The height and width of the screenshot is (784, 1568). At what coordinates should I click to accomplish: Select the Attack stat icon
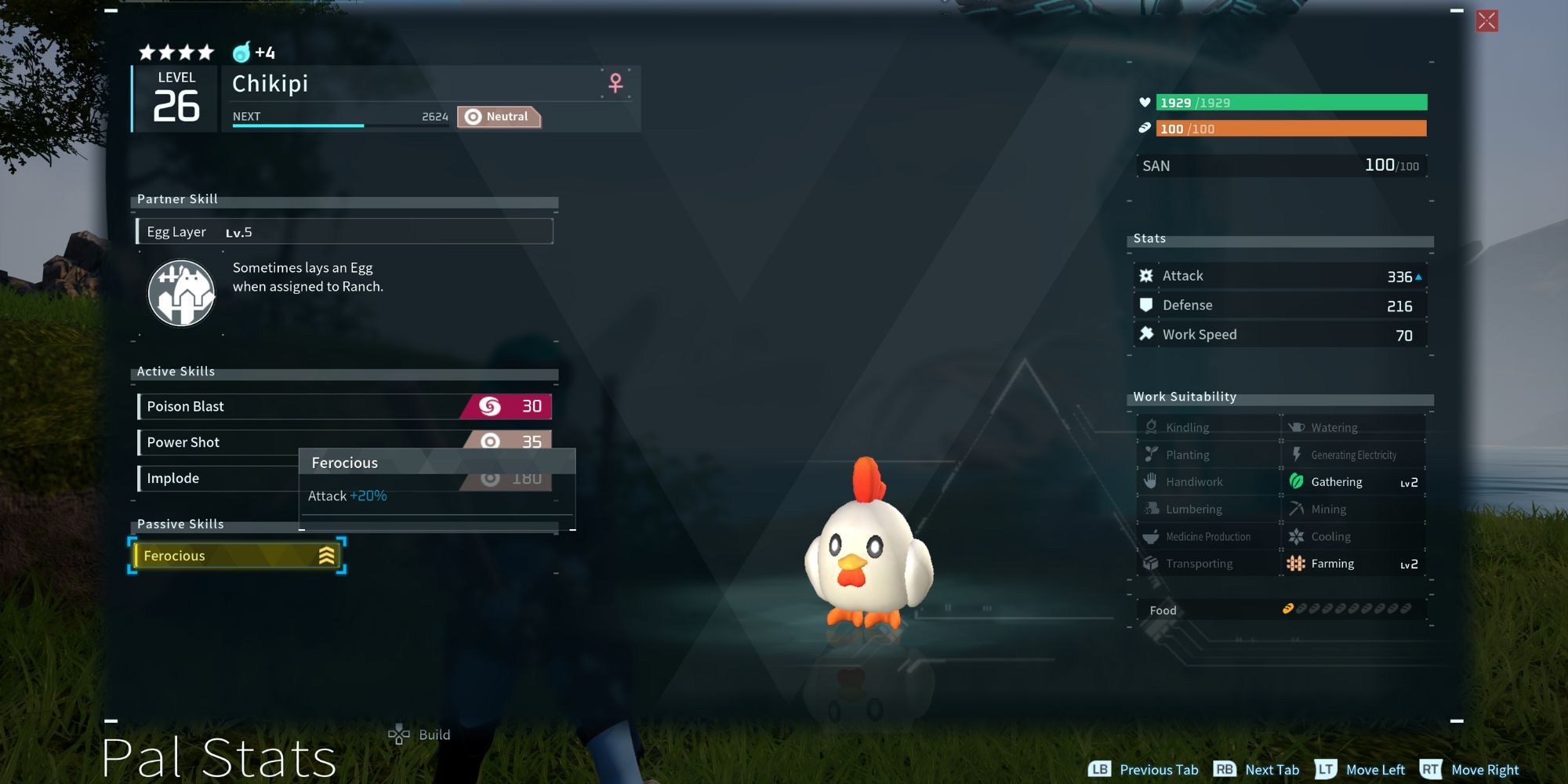click(1147, 275)
